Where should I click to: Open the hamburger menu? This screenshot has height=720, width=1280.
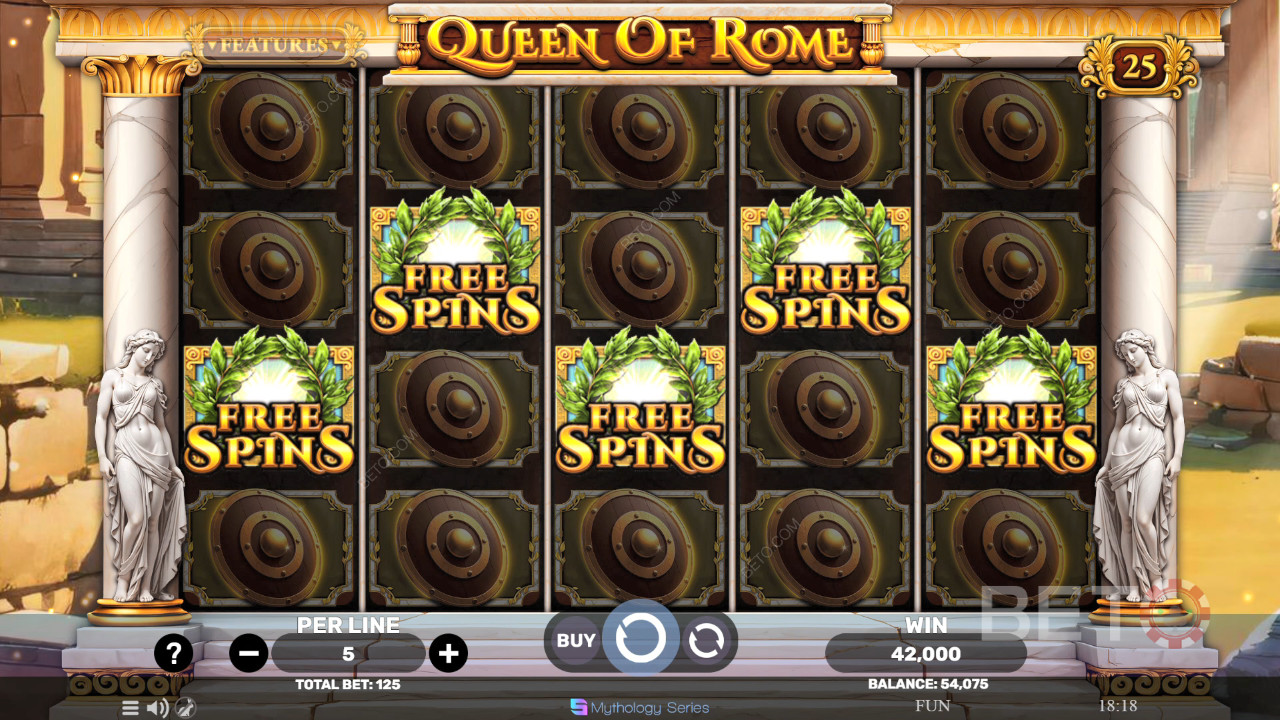click(130, 708)
